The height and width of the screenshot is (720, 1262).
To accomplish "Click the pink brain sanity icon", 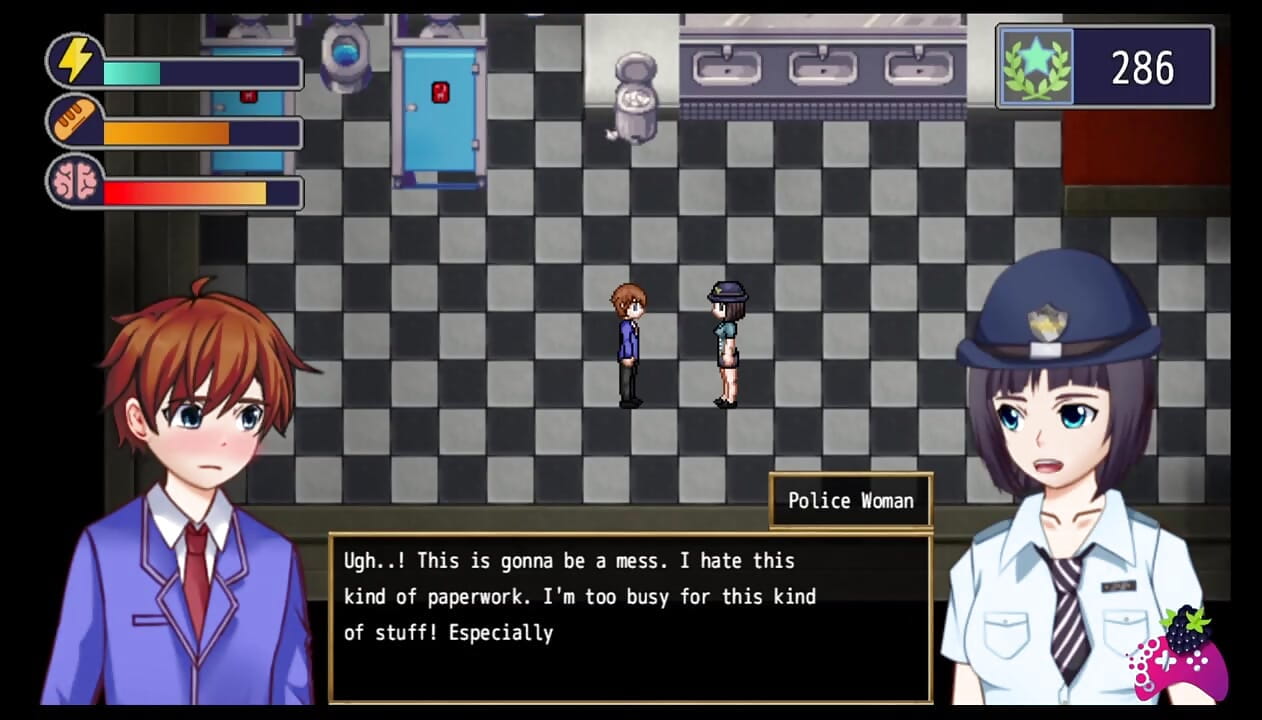I will (x=75, y=181).
